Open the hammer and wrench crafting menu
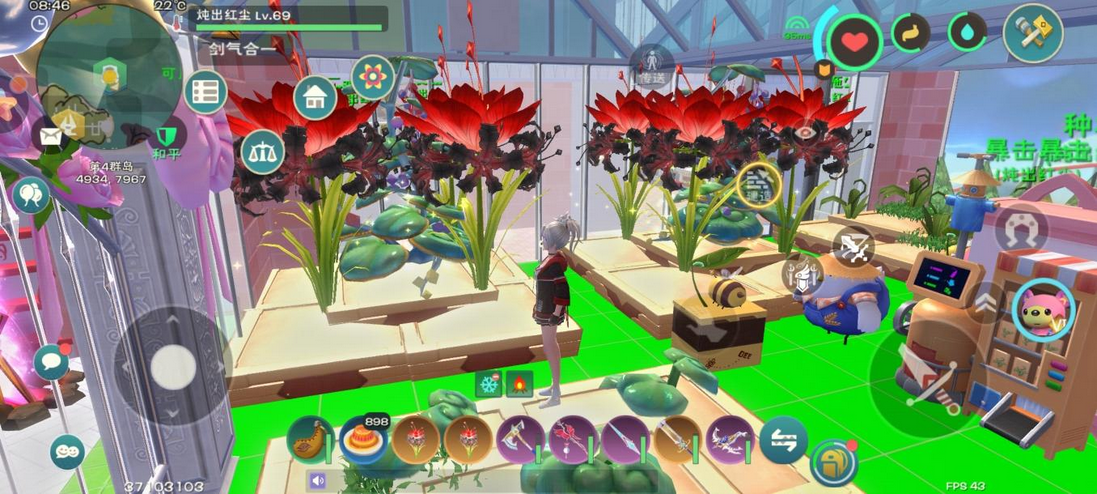 tap(1033, 34)
